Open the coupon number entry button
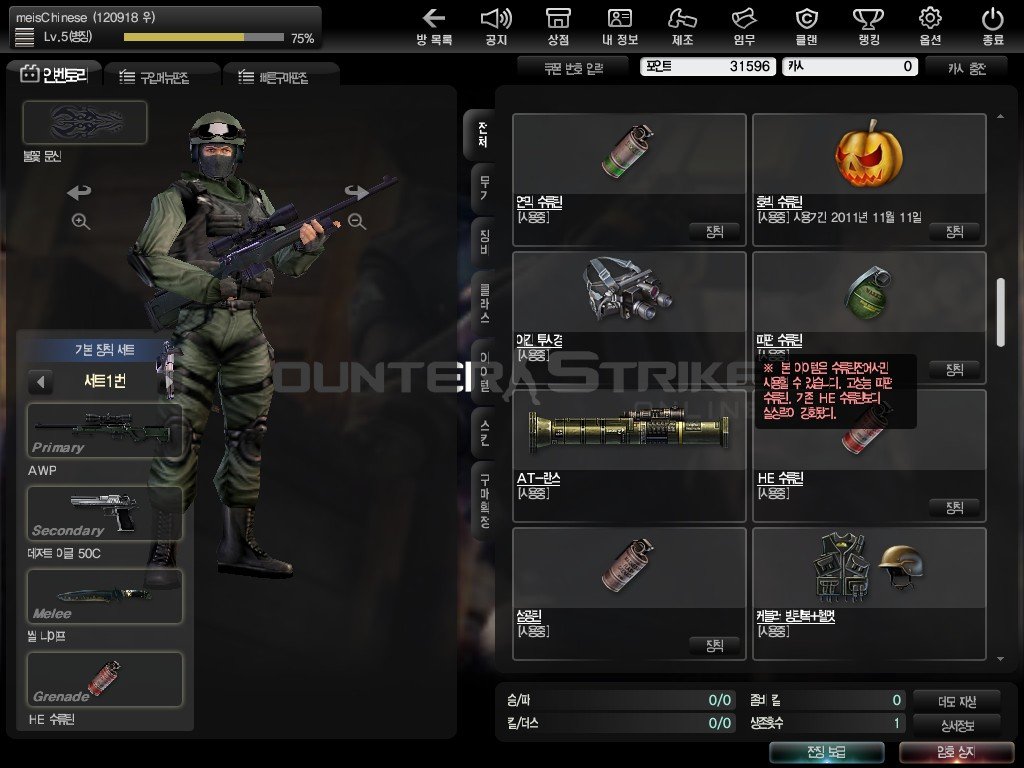Viewport: 1024px width, 768px height. point(573,67)
